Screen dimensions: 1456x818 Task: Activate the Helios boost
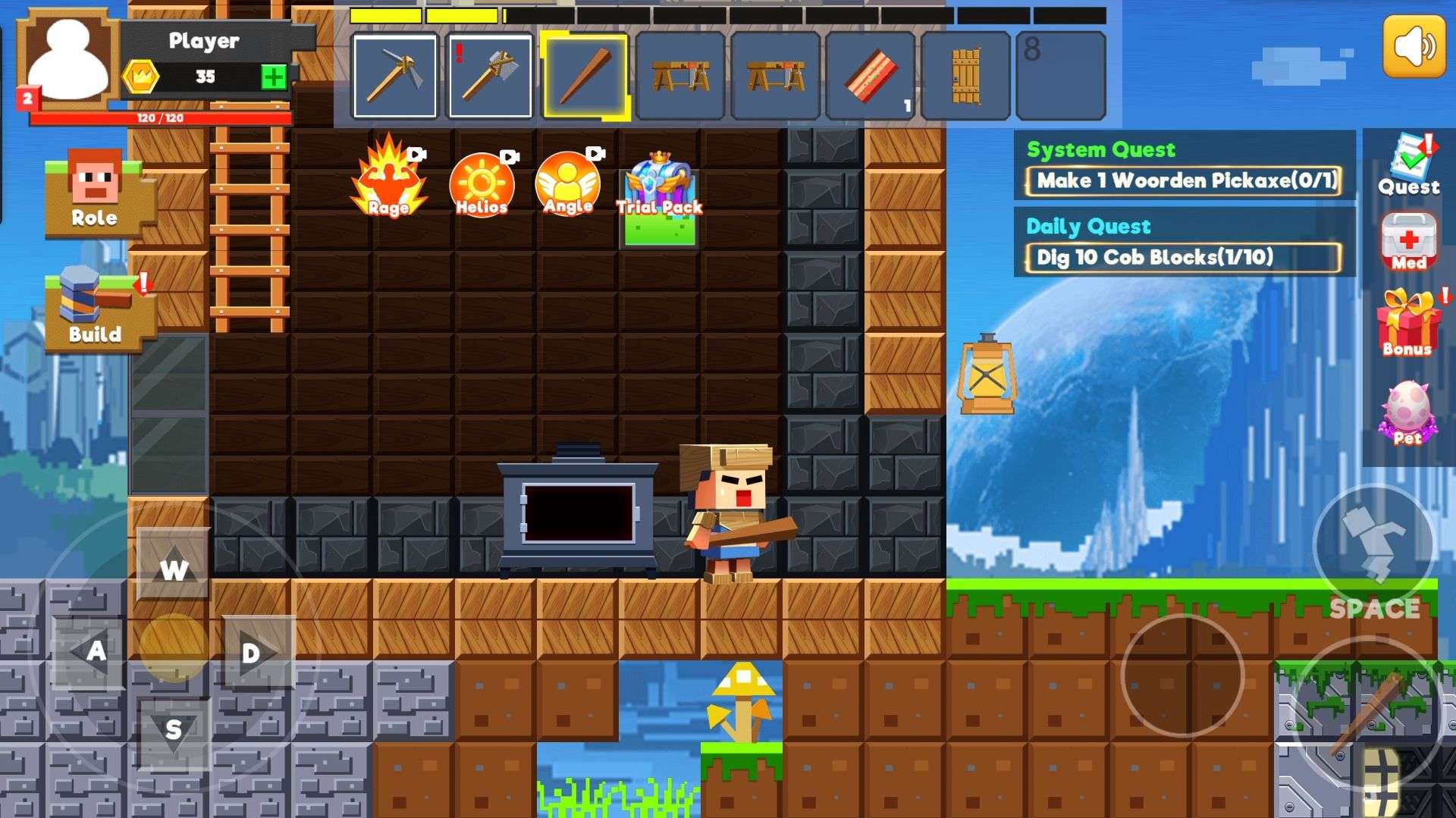tap(482, 183)
